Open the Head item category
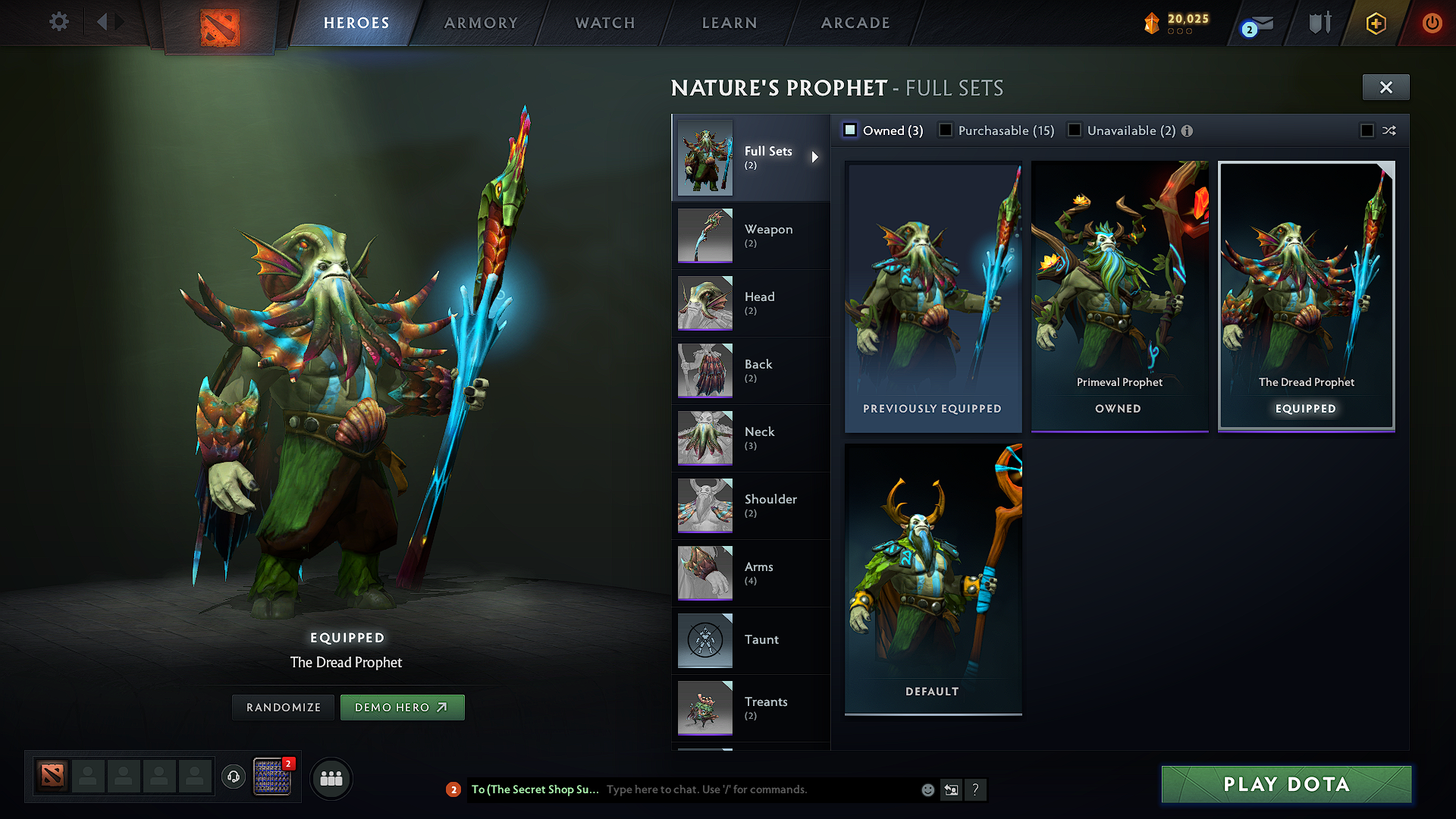The height and width of the screenshot is (819, 1456). pyautogui.click(x=750, y=303)
